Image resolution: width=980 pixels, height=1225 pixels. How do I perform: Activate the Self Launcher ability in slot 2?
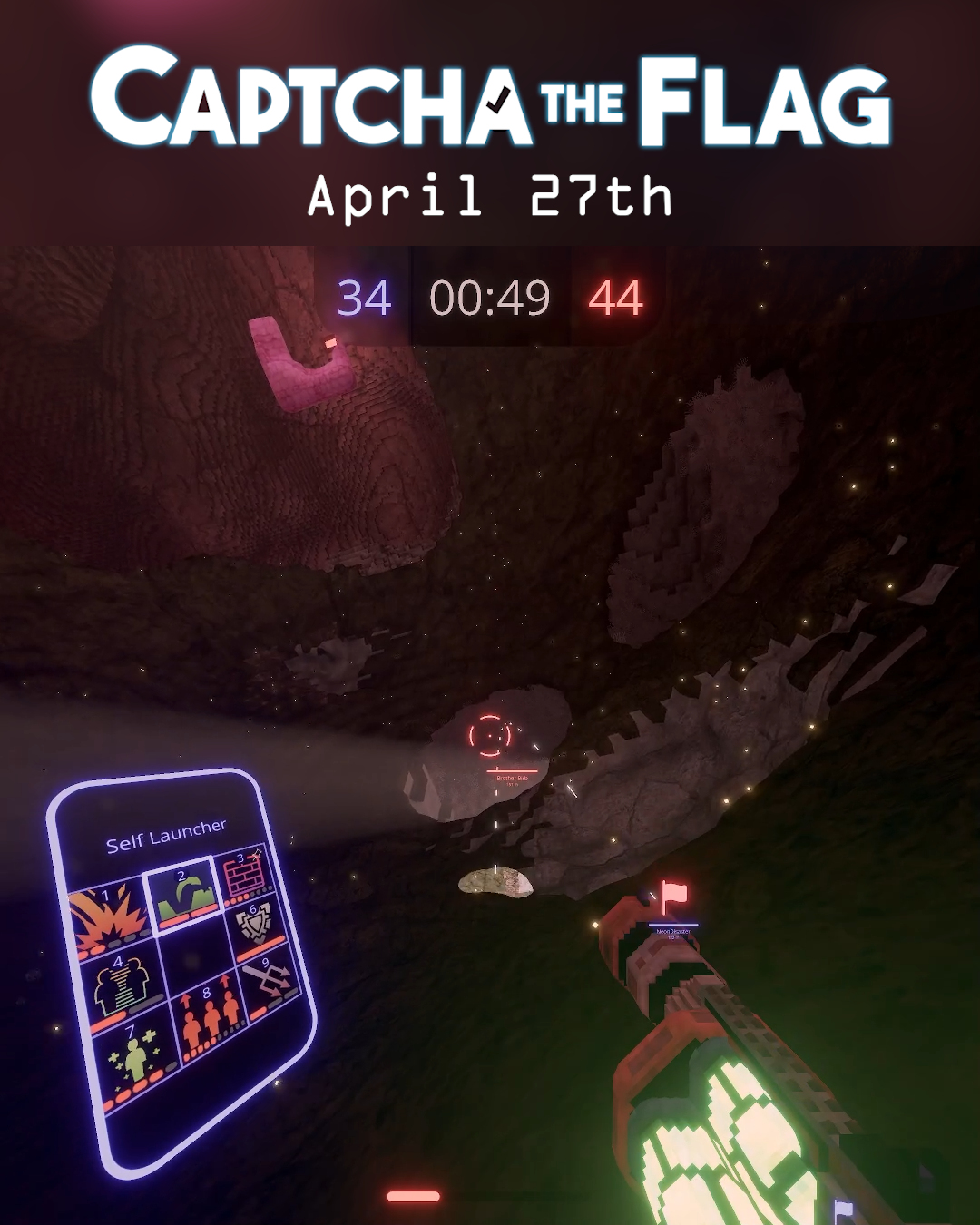coord(184,894)
